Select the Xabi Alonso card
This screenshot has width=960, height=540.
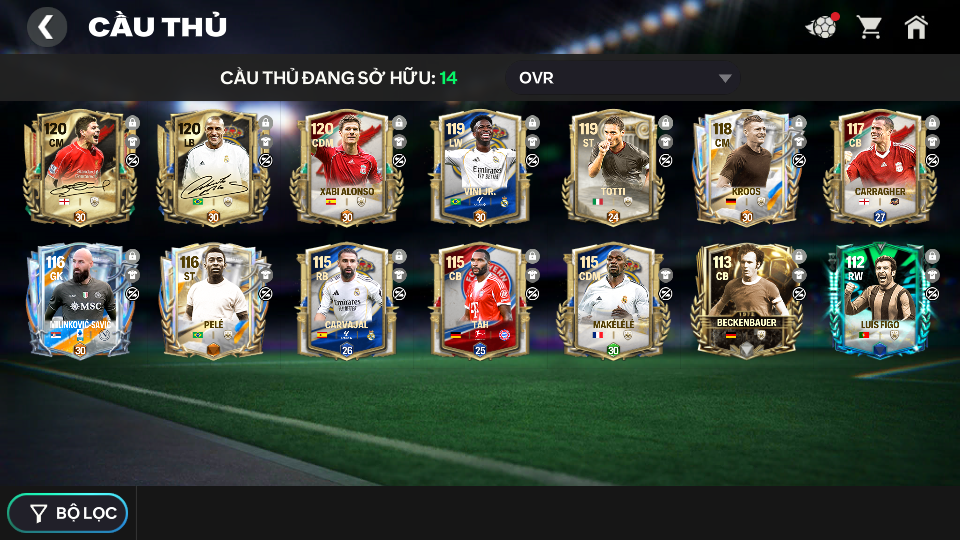click(x=346, y=168)
